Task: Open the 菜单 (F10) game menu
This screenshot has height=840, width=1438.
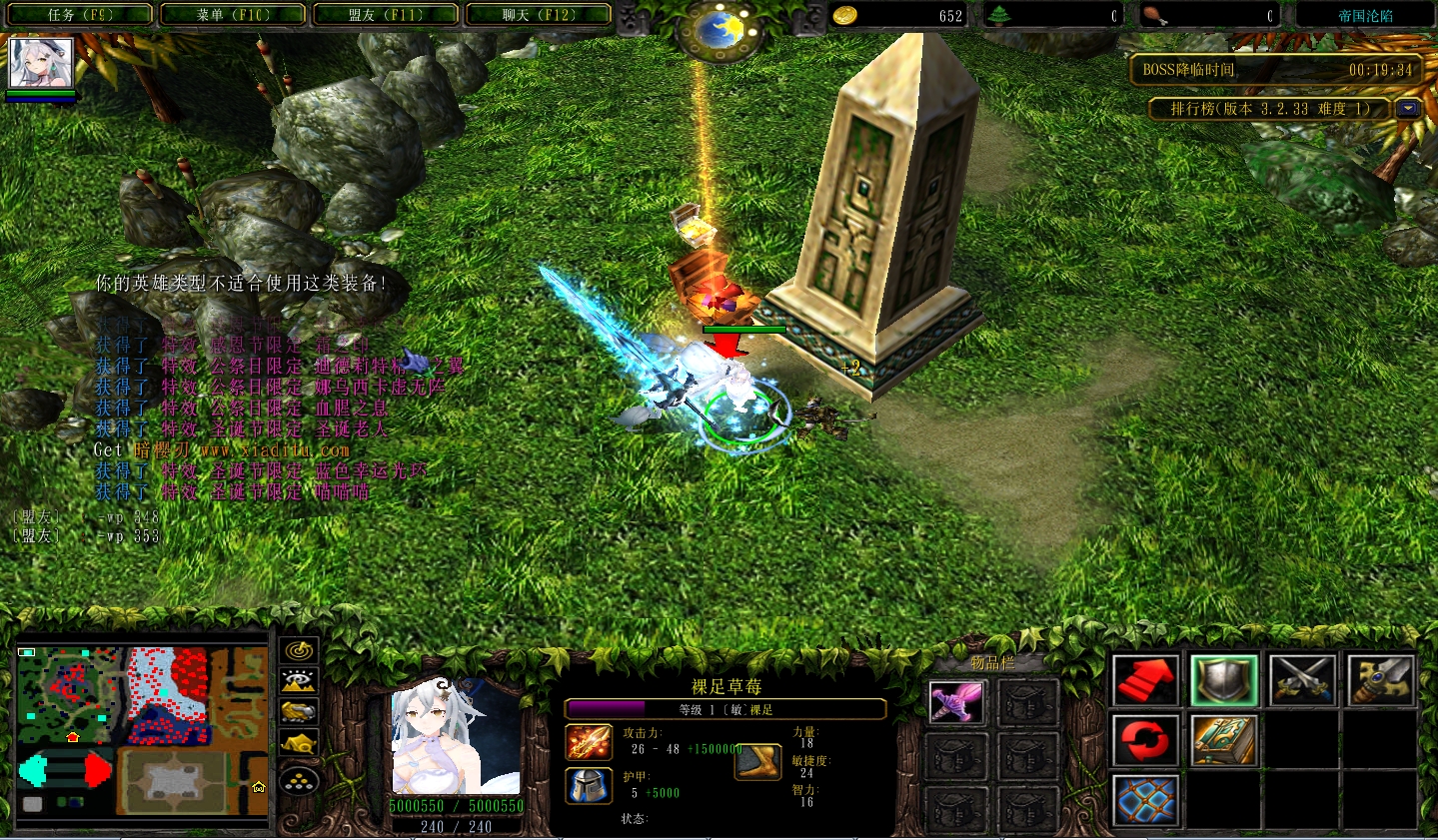Action: 234,15
